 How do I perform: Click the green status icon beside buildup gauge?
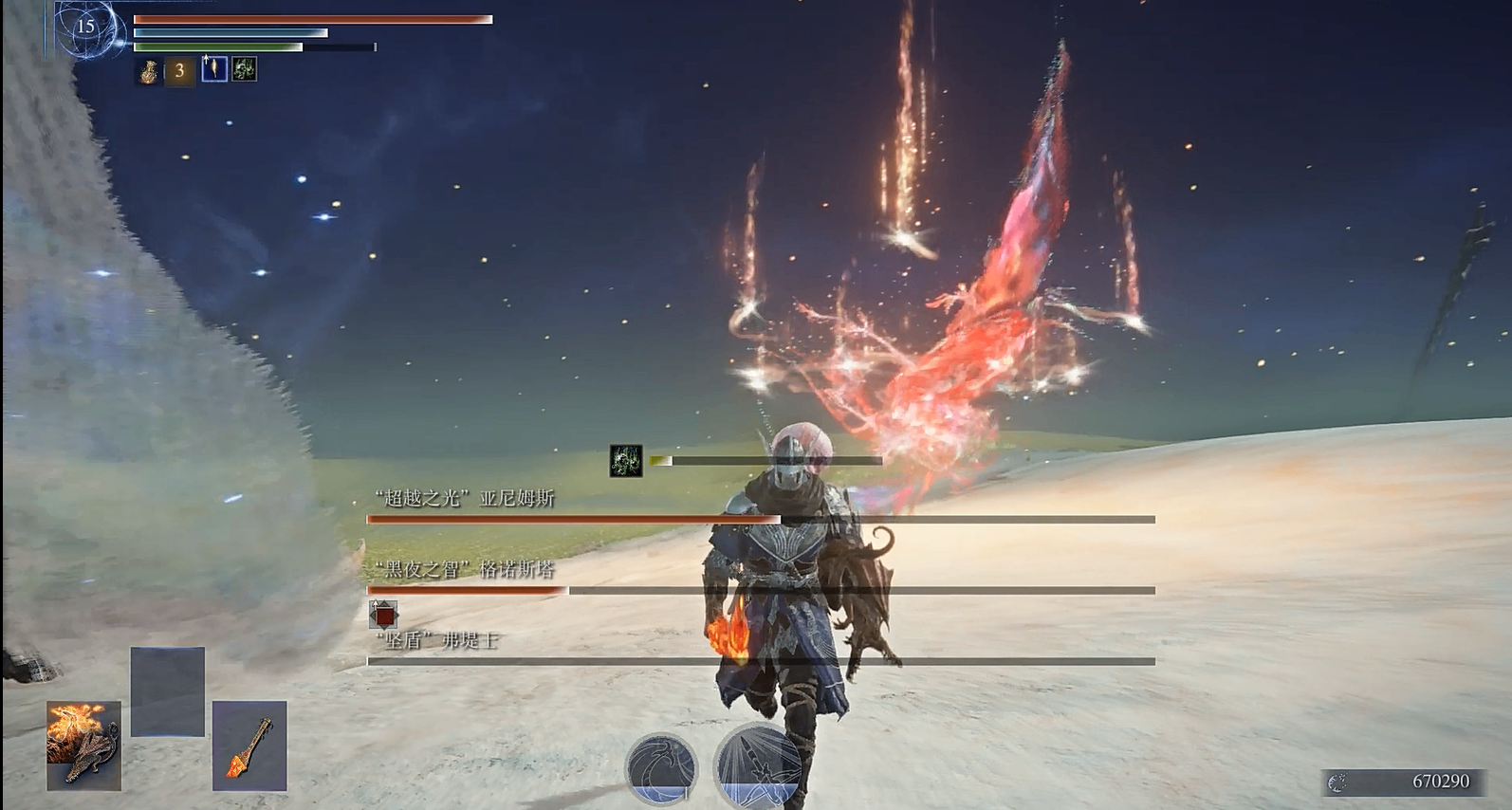tap(626, 461)
